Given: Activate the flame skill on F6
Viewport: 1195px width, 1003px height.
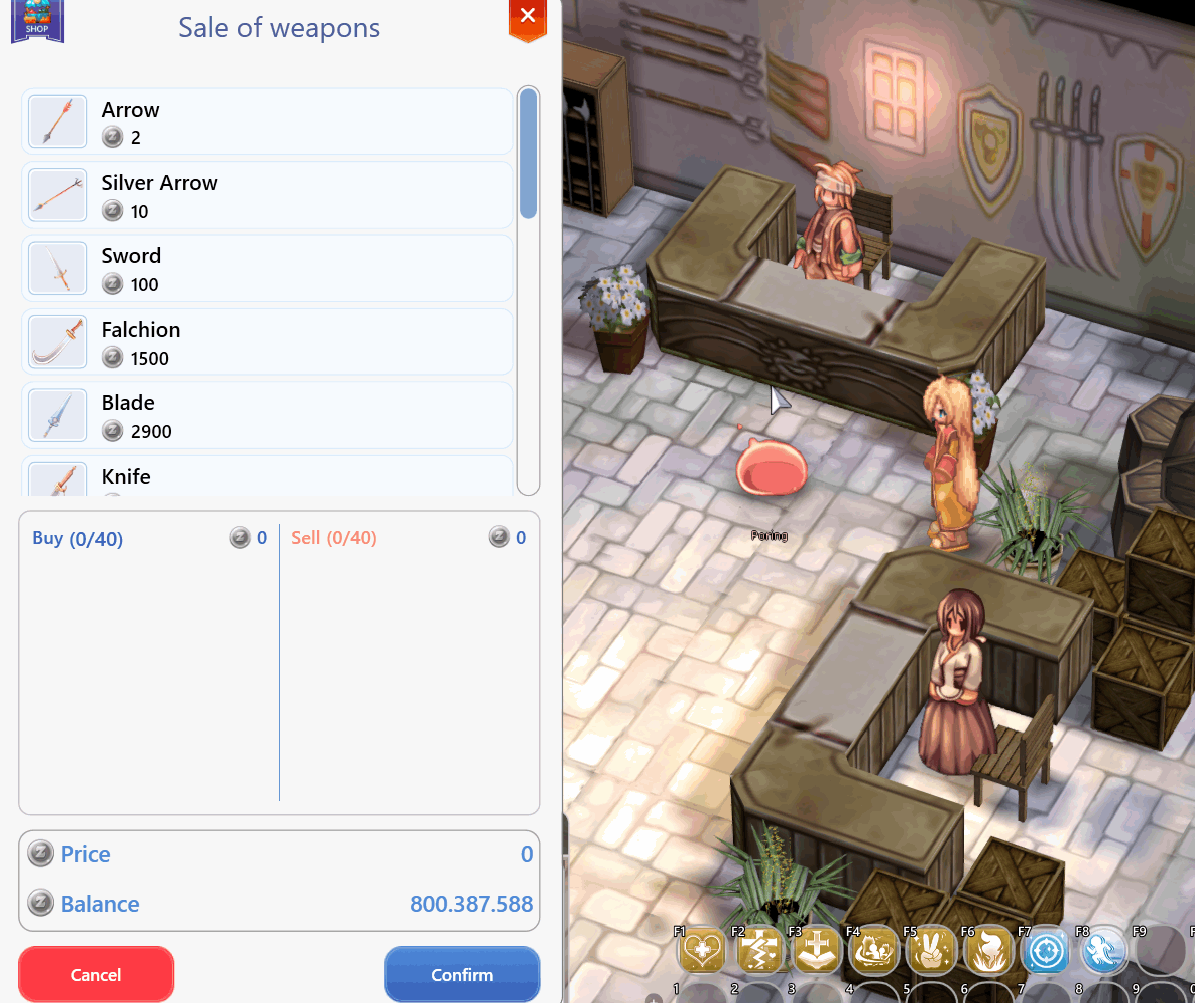Looking at the screenshot, I should [x=988, y=950].
